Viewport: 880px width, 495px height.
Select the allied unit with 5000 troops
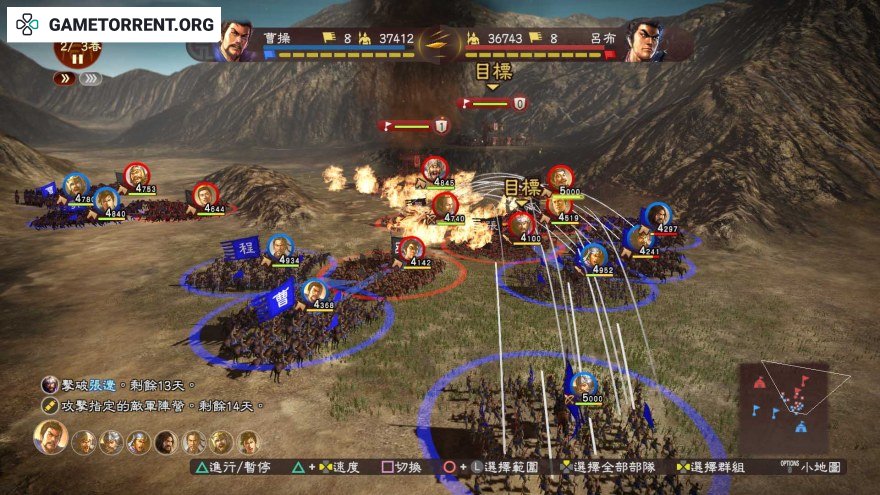[x=583, y=385]
